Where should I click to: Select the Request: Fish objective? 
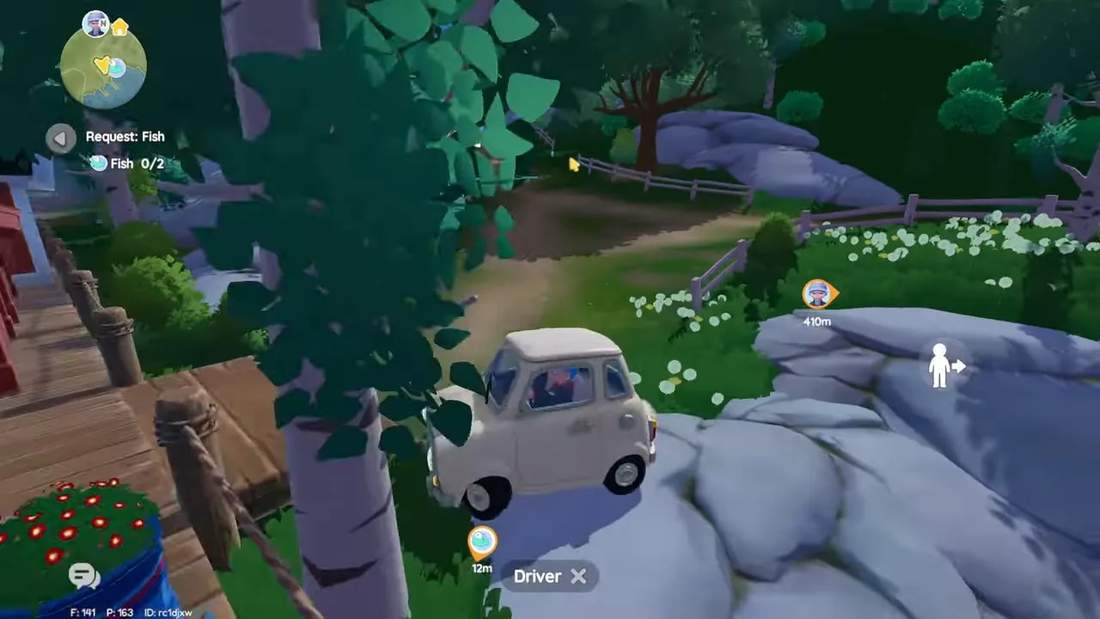[x=125, y=137]
